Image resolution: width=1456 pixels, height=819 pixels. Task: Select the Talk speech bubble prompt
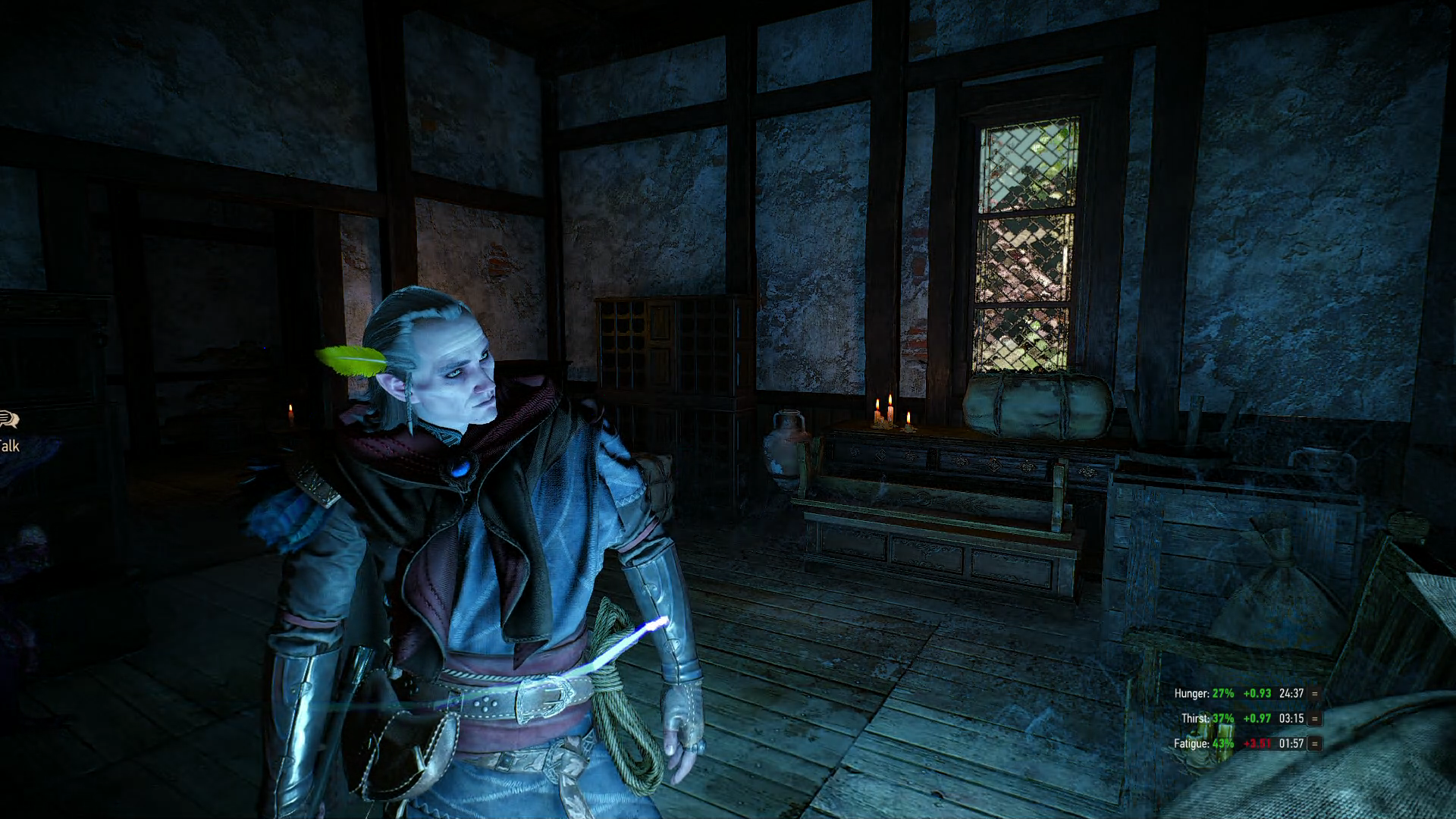coord(9,419)
